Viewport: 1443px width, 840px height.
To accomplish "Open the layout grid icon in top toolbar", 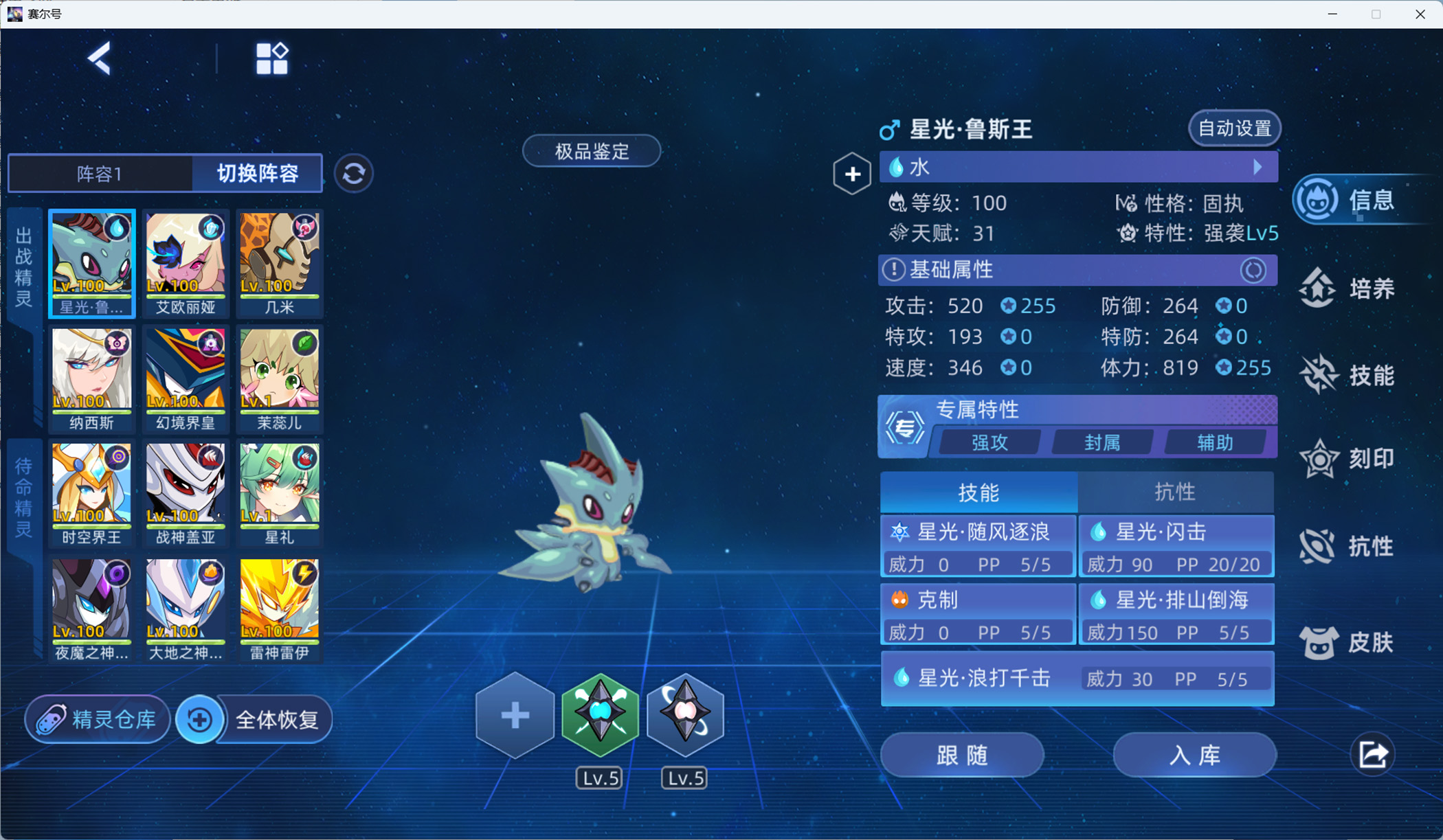I will pyautogui.click(x=271, y=58).
